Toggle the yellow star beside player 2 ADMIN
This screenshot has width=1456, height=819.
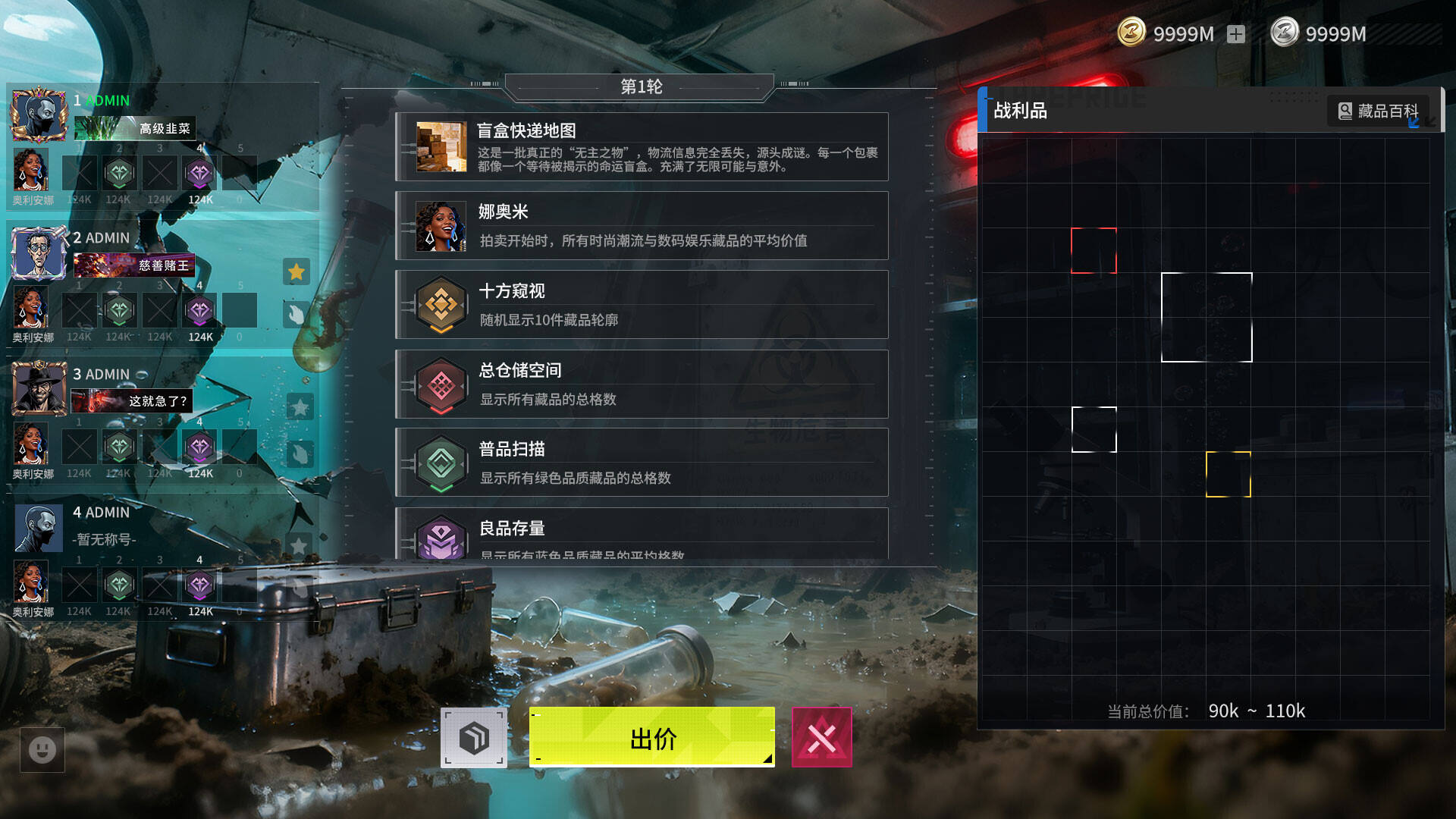[x=297, y=271]
